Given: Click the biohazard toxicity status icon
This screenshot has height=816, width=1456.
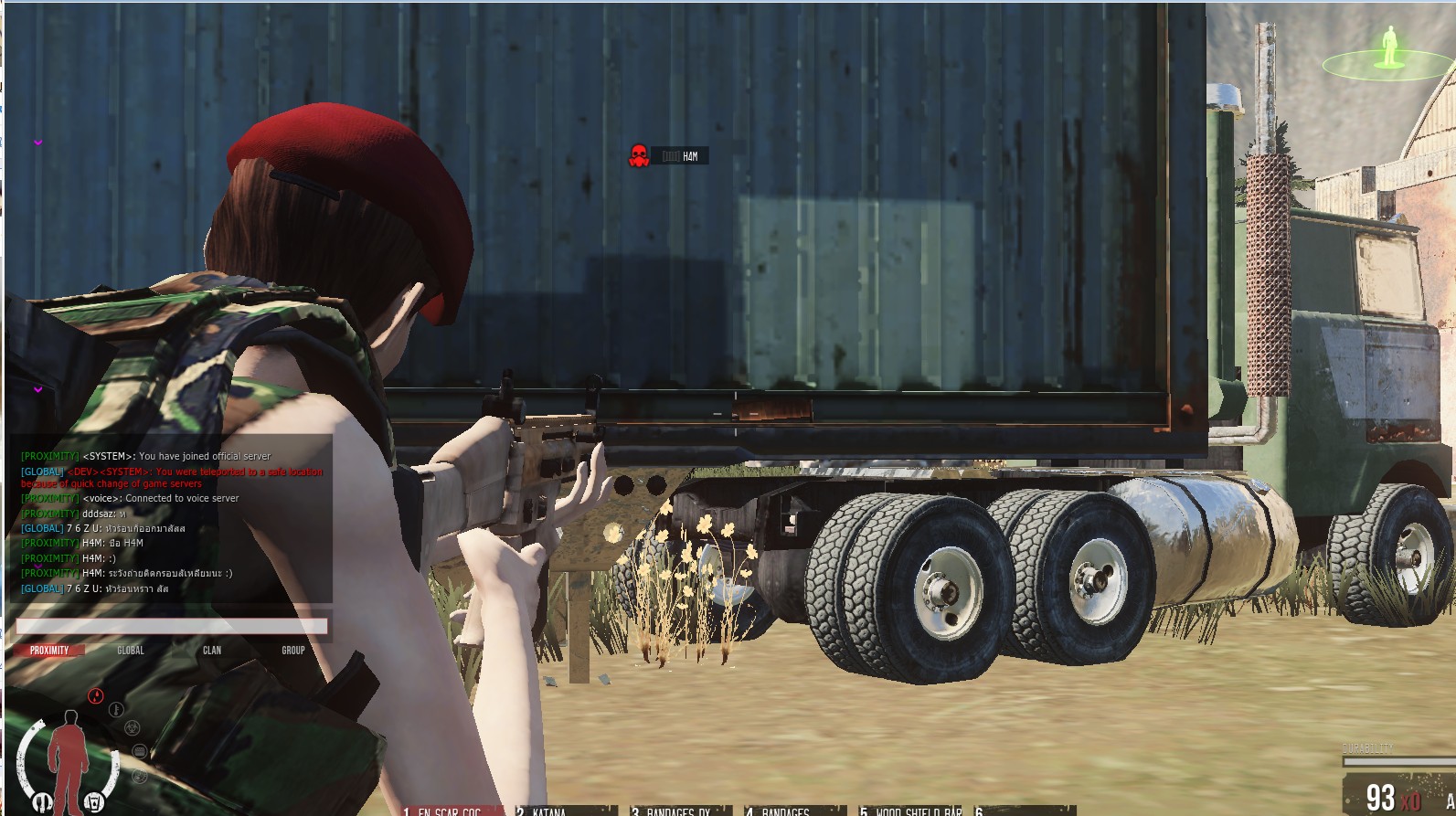Looking at the screenshot, I should (132, 727).
